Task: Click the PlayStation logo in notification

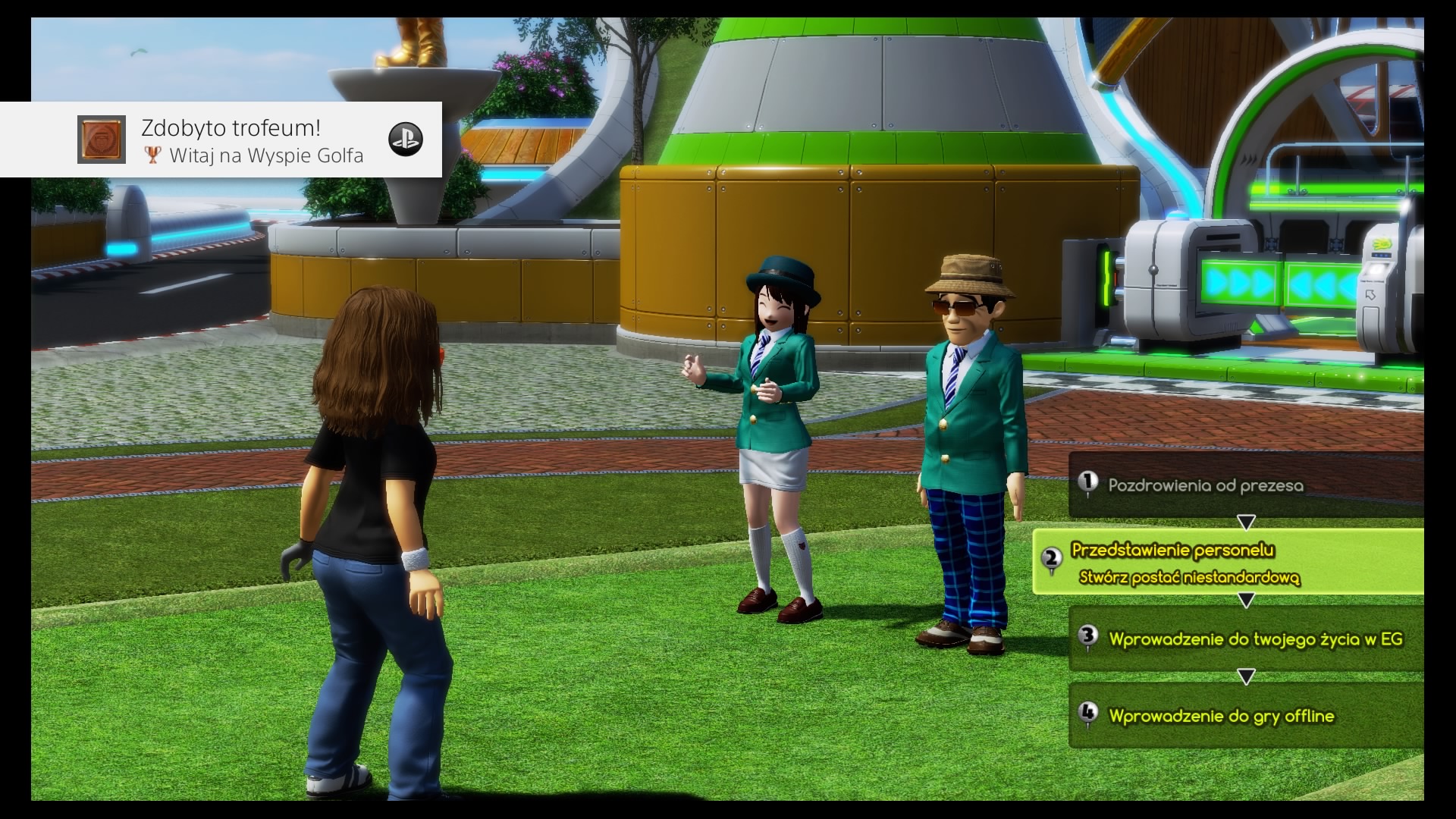Action: click(406, 140)
